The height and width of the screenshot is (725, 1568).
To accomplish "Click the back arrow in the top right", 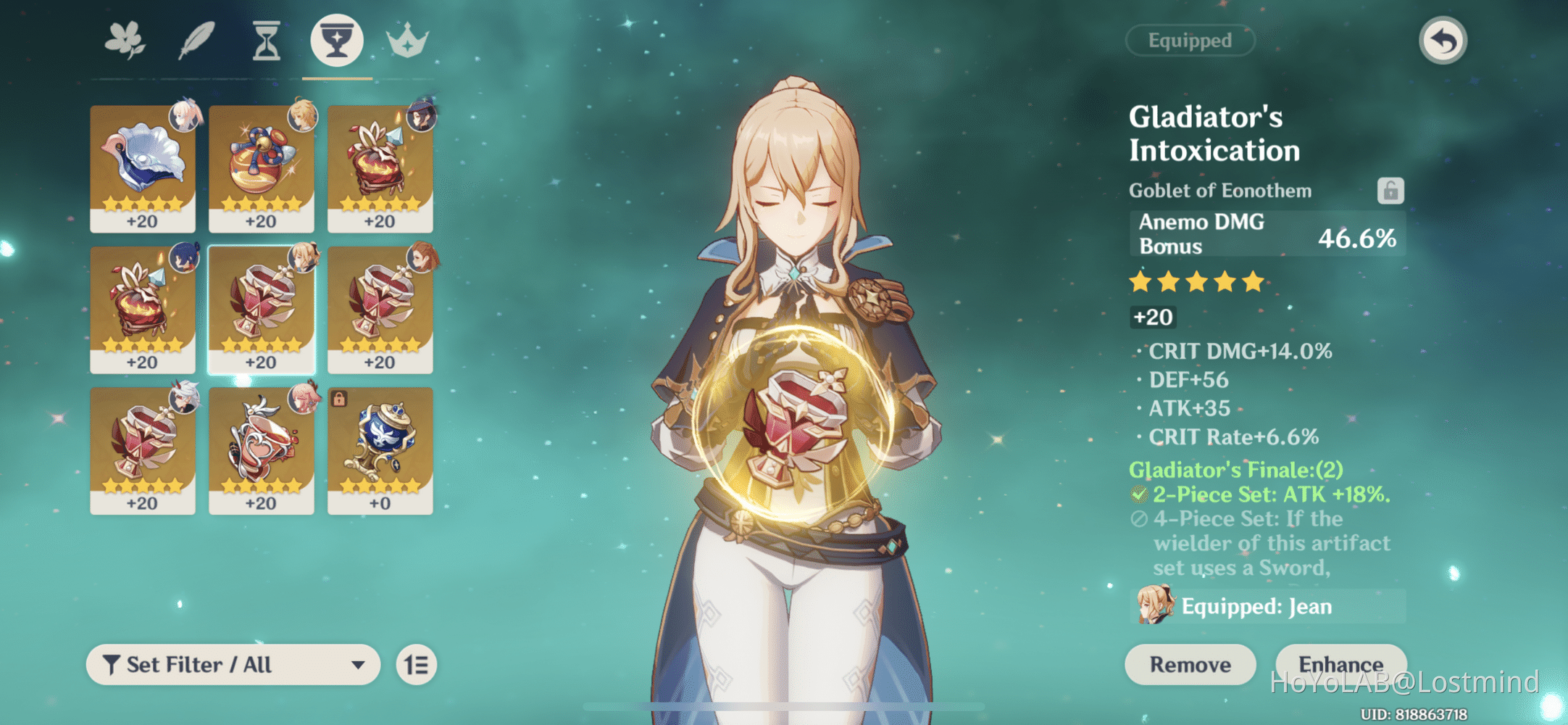I will pos(1442,41).
